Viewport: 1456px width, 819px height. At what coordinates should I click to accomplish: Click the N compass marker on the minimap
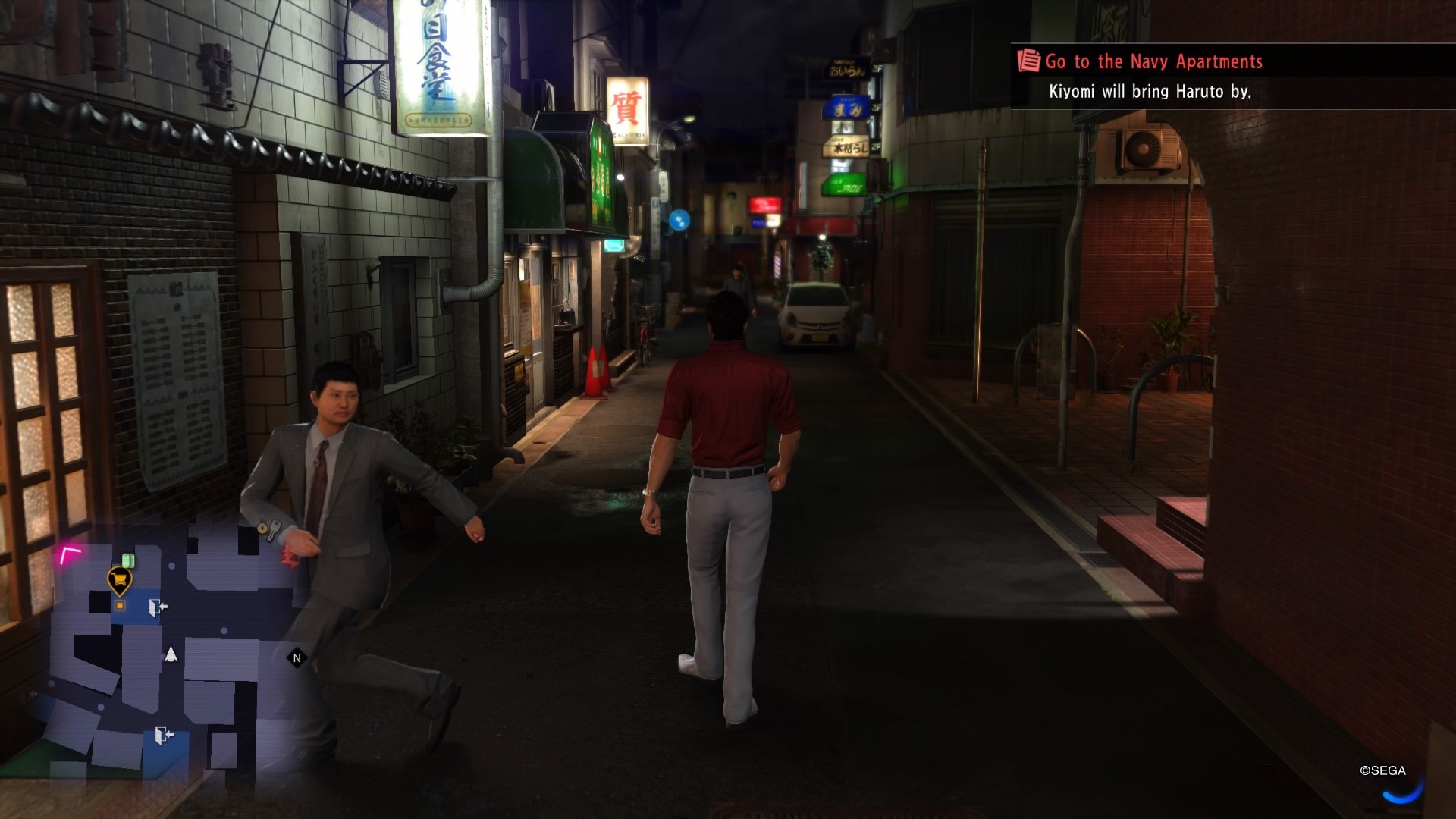pyautogui.click(x=297, y=657)
